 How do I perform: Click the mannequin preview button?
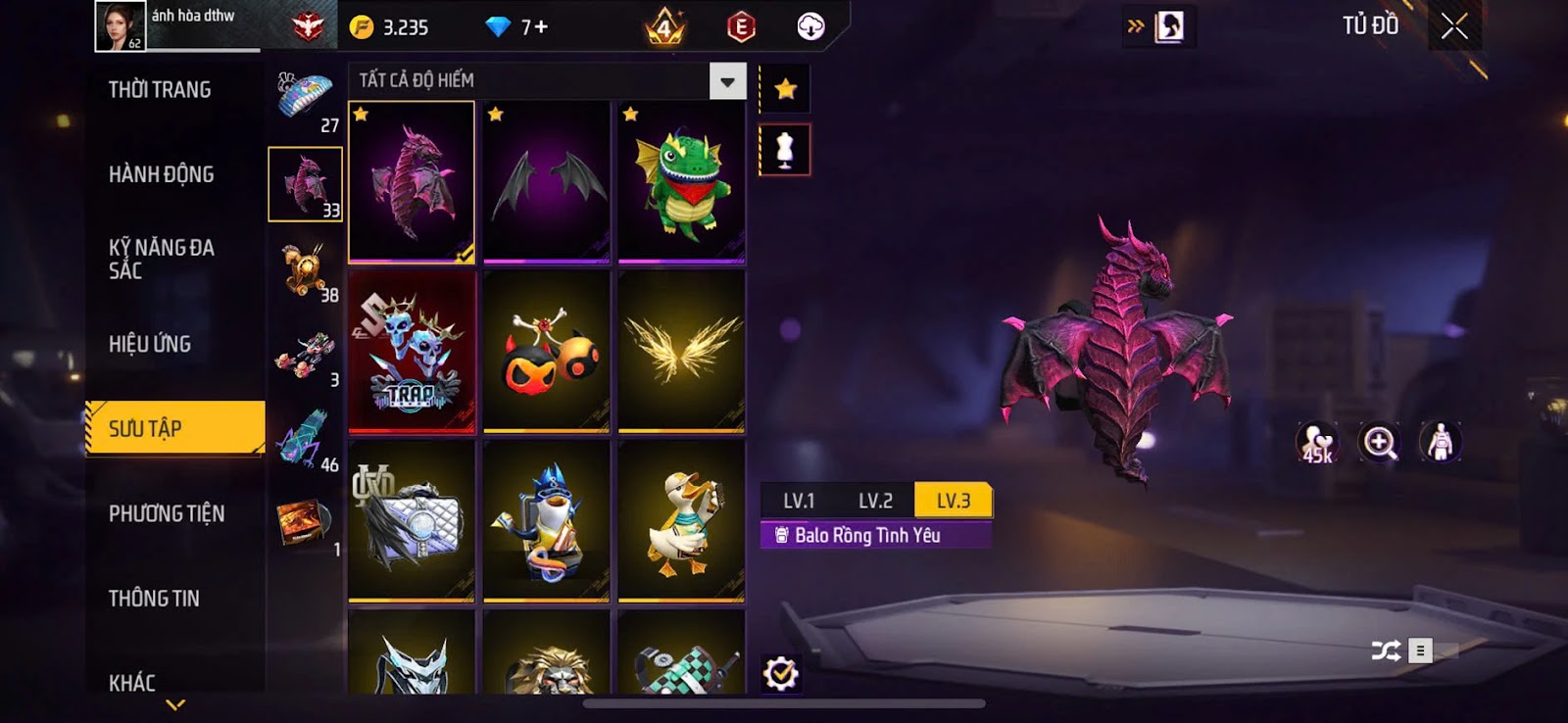[x=785, y=151]
